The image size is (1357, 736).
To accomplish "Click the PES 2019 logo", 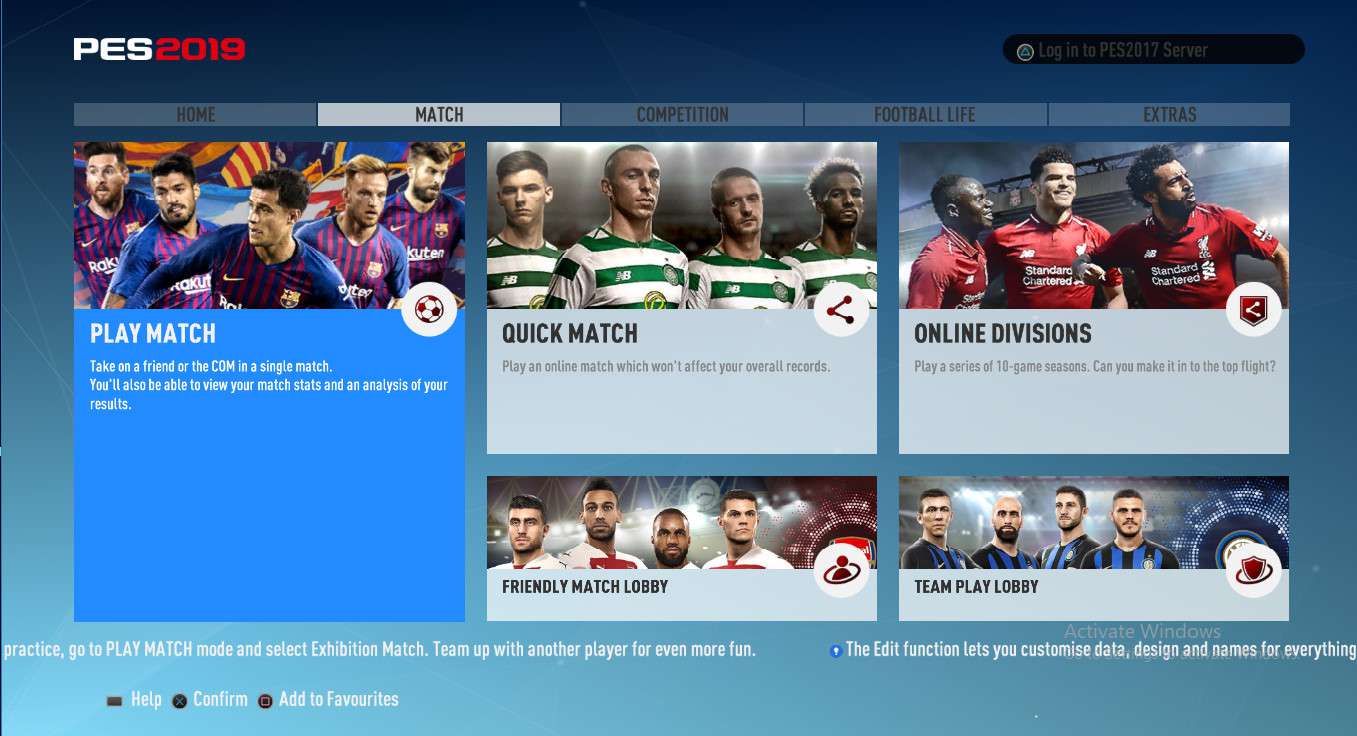I will tap(159, 49).
